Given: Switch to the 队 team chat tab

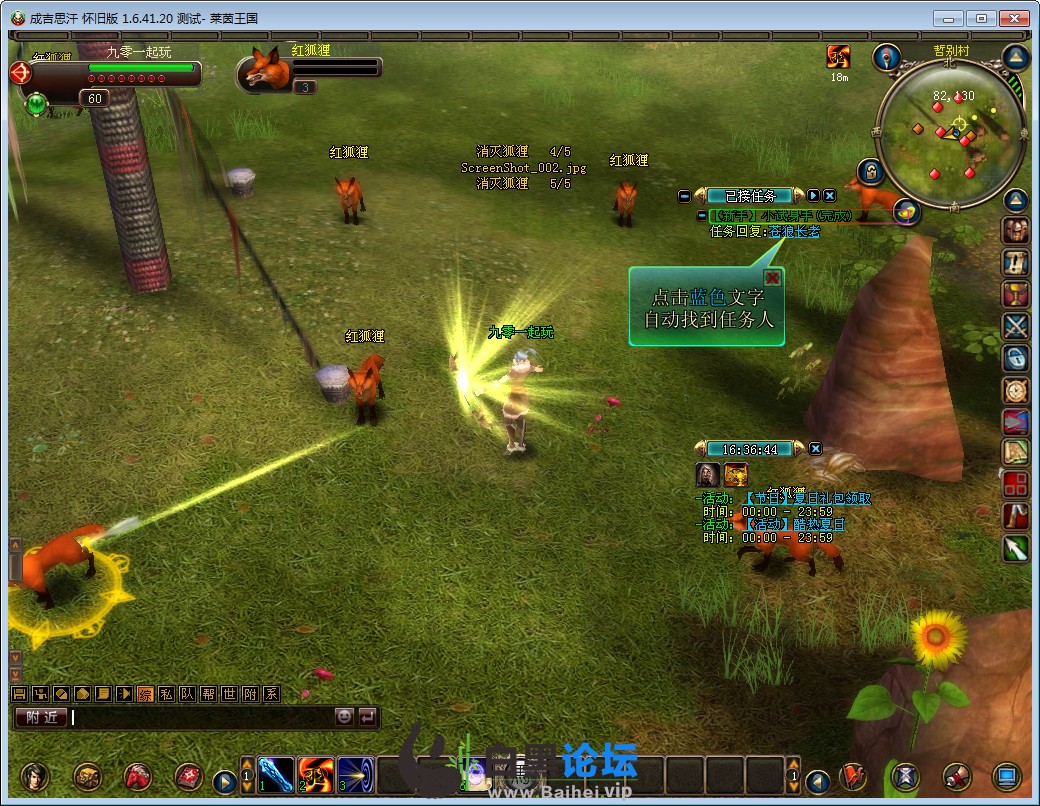Looking at the screenshot, I should click(186, 694).
